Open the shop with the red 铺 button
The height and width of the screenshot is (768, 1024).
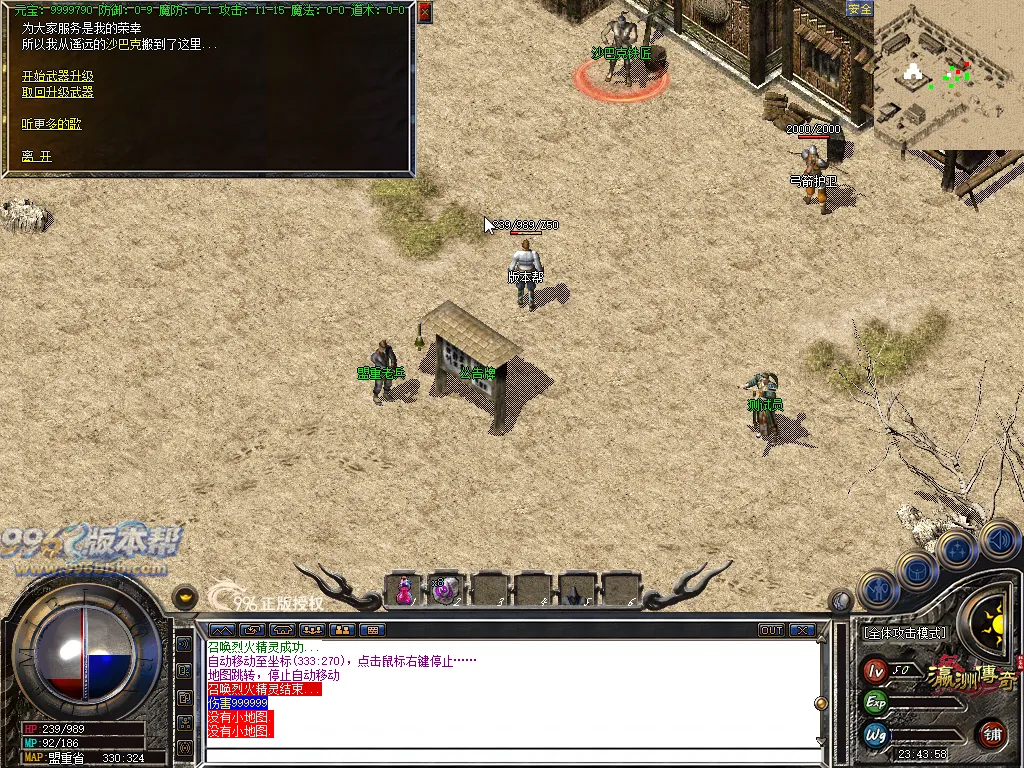[x=992, y=733]
